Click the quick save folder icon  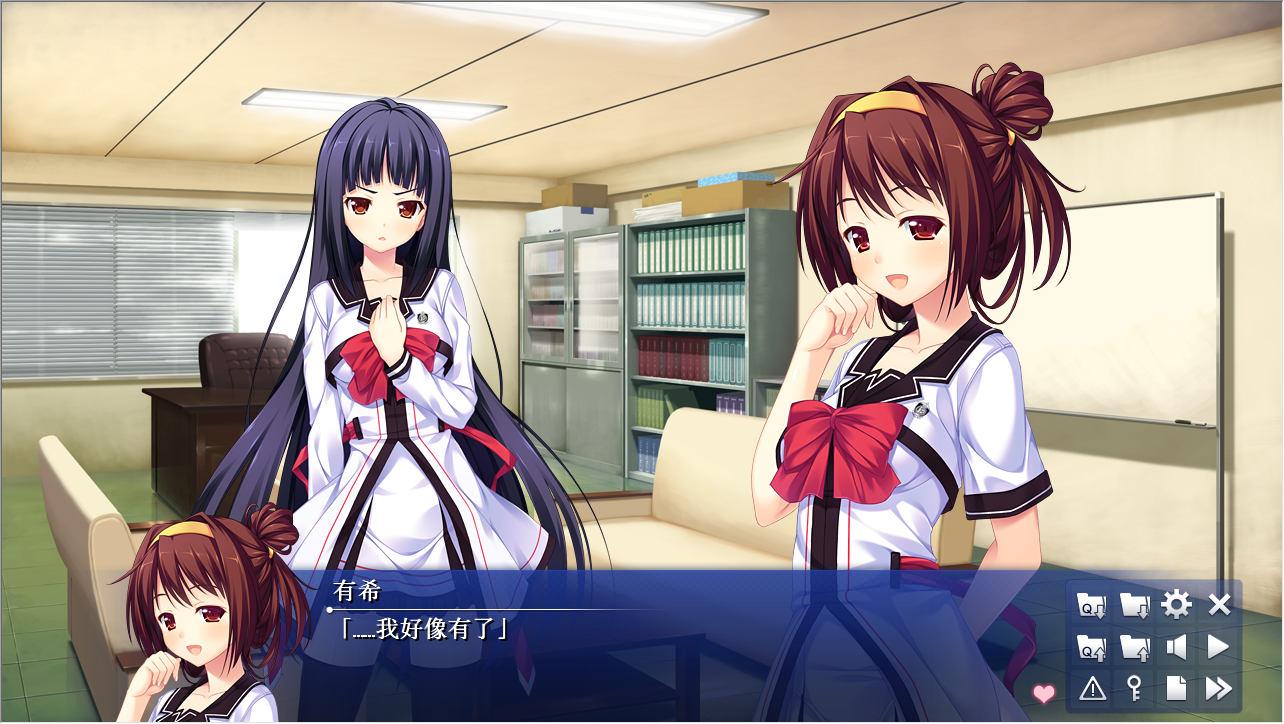click(1091, 605)
